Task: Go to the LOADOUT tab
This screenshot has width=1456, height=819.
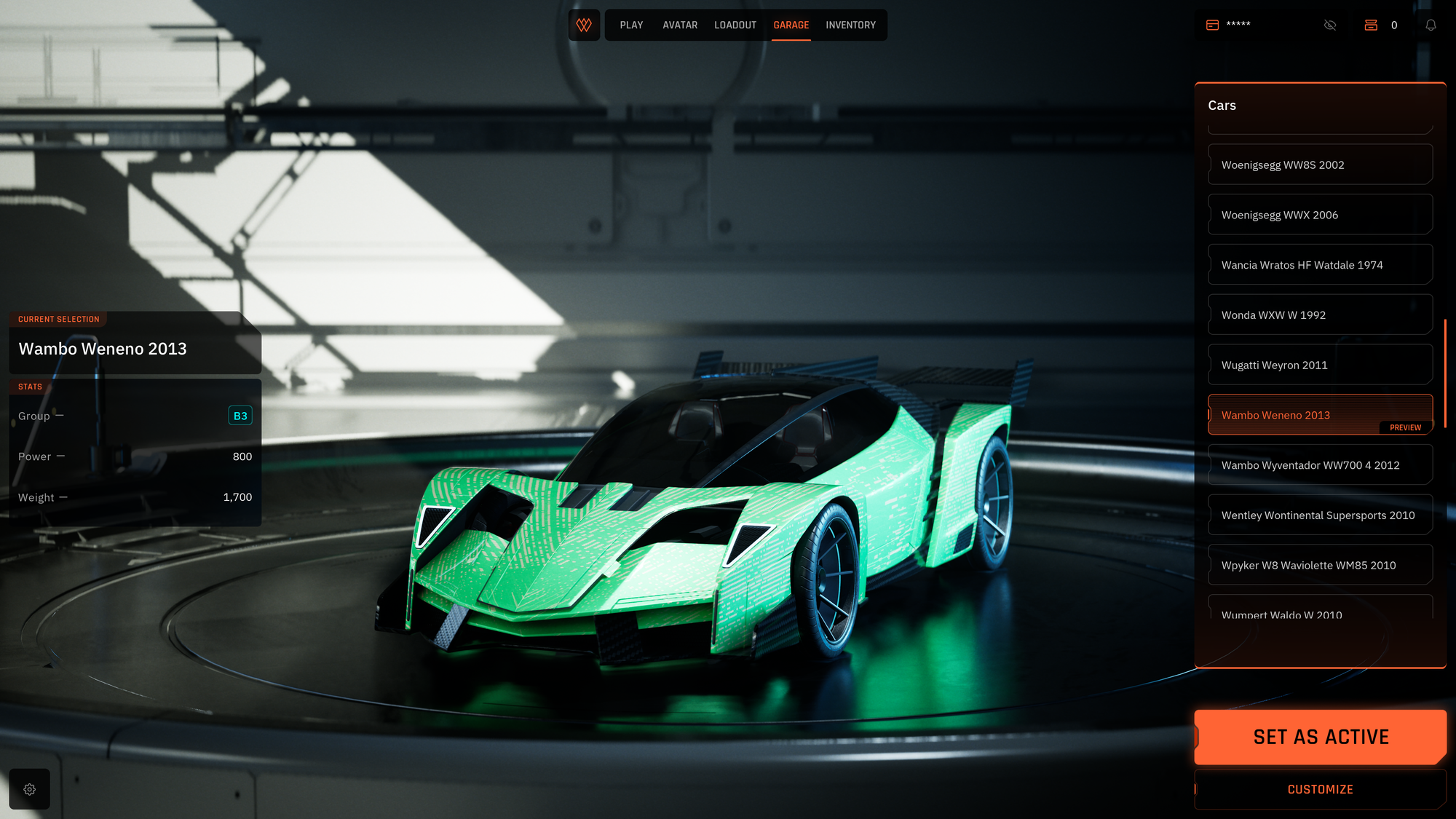Action: click(735, 25)
